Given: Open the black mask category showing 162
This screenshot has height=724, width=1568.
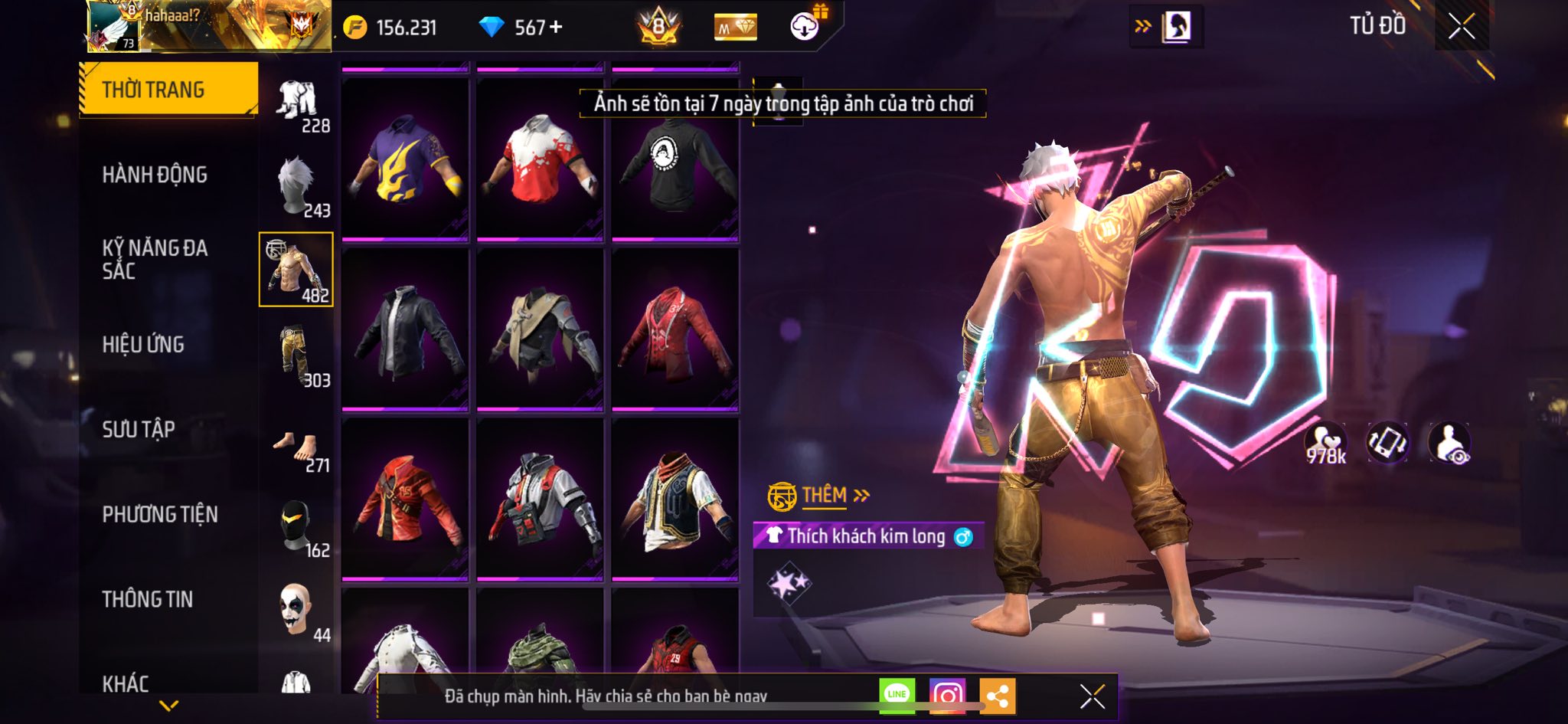Looking at the screenshot, I should [x=297, y=527].
